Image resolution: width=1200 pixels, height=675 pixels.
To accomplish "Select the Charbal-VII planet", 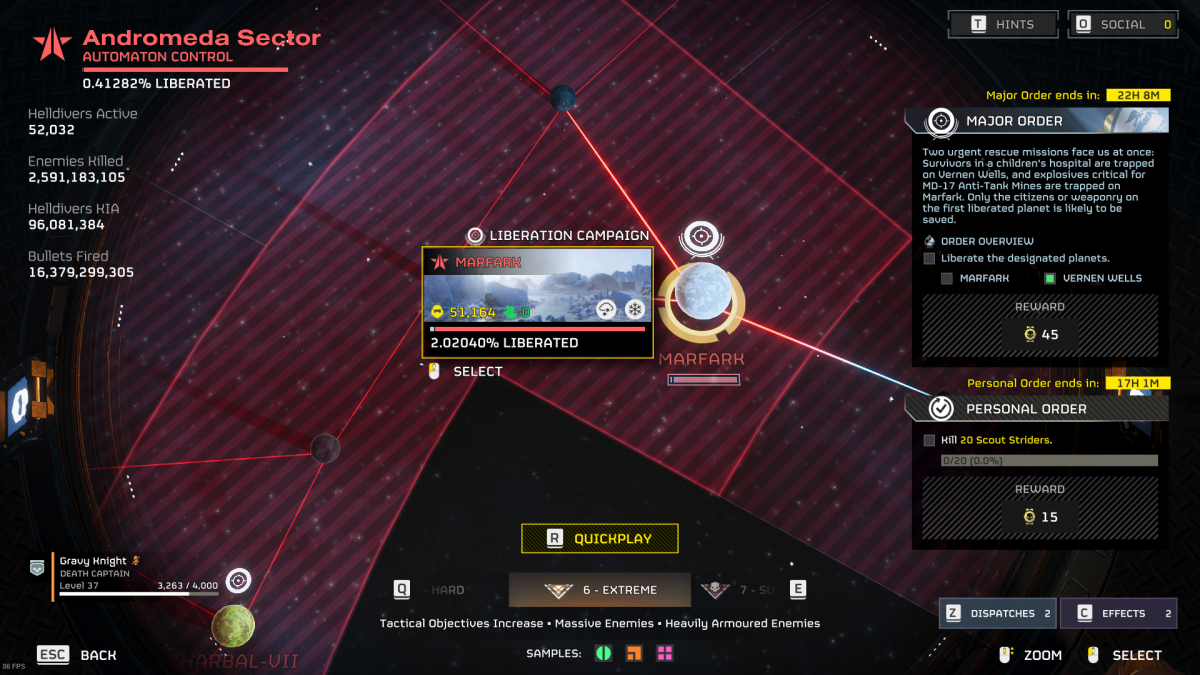I will [233, 626].
